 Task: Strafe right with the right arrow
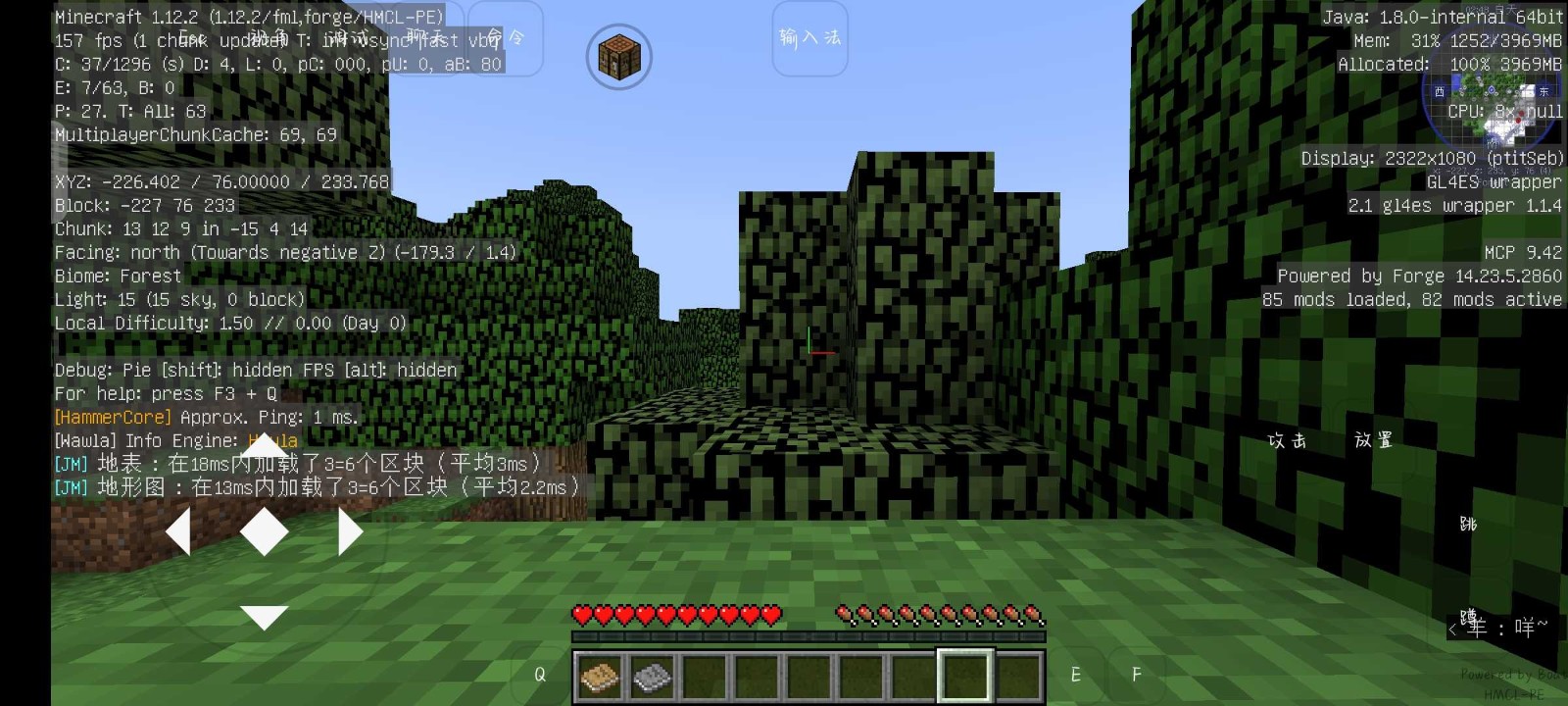(x=350, y=532)
